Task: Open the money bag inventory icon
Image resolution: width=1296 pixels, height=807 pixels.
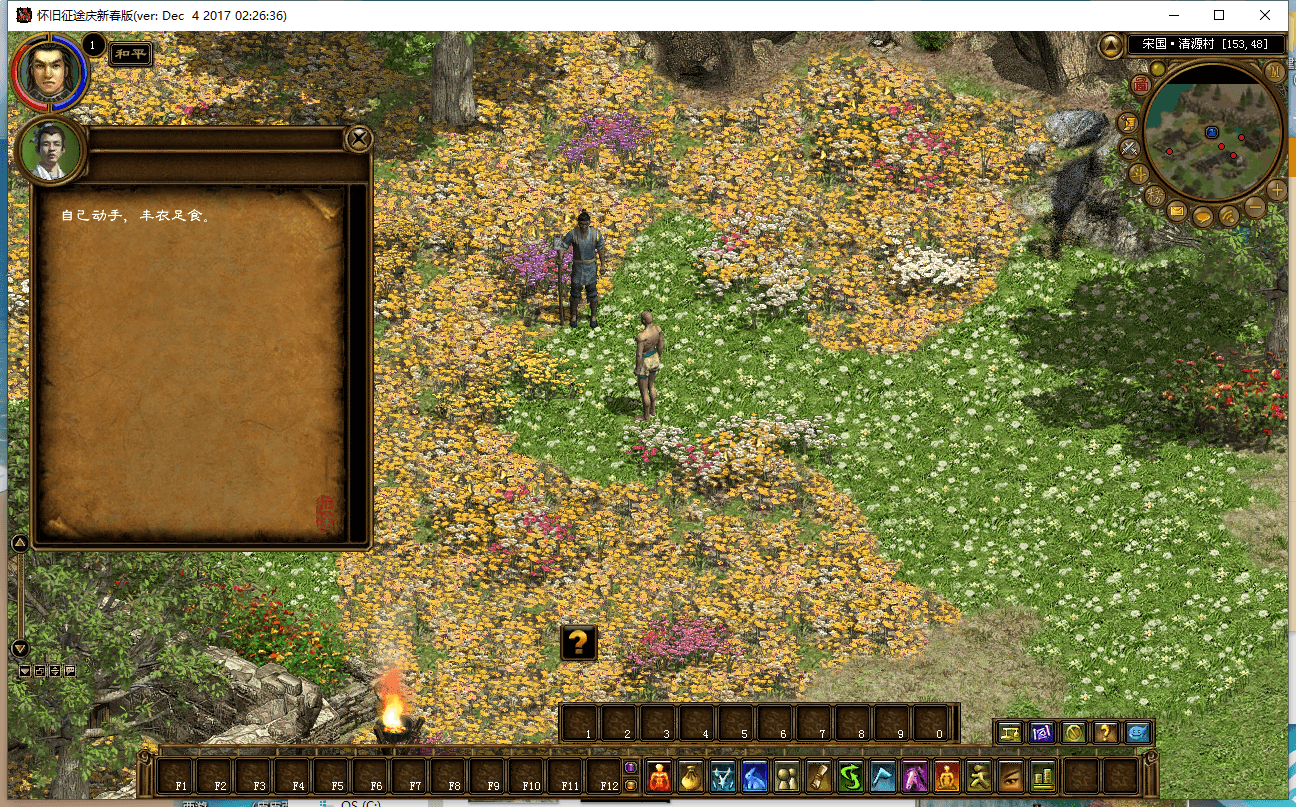Action: pyautogui.click(x=690, y=776)
